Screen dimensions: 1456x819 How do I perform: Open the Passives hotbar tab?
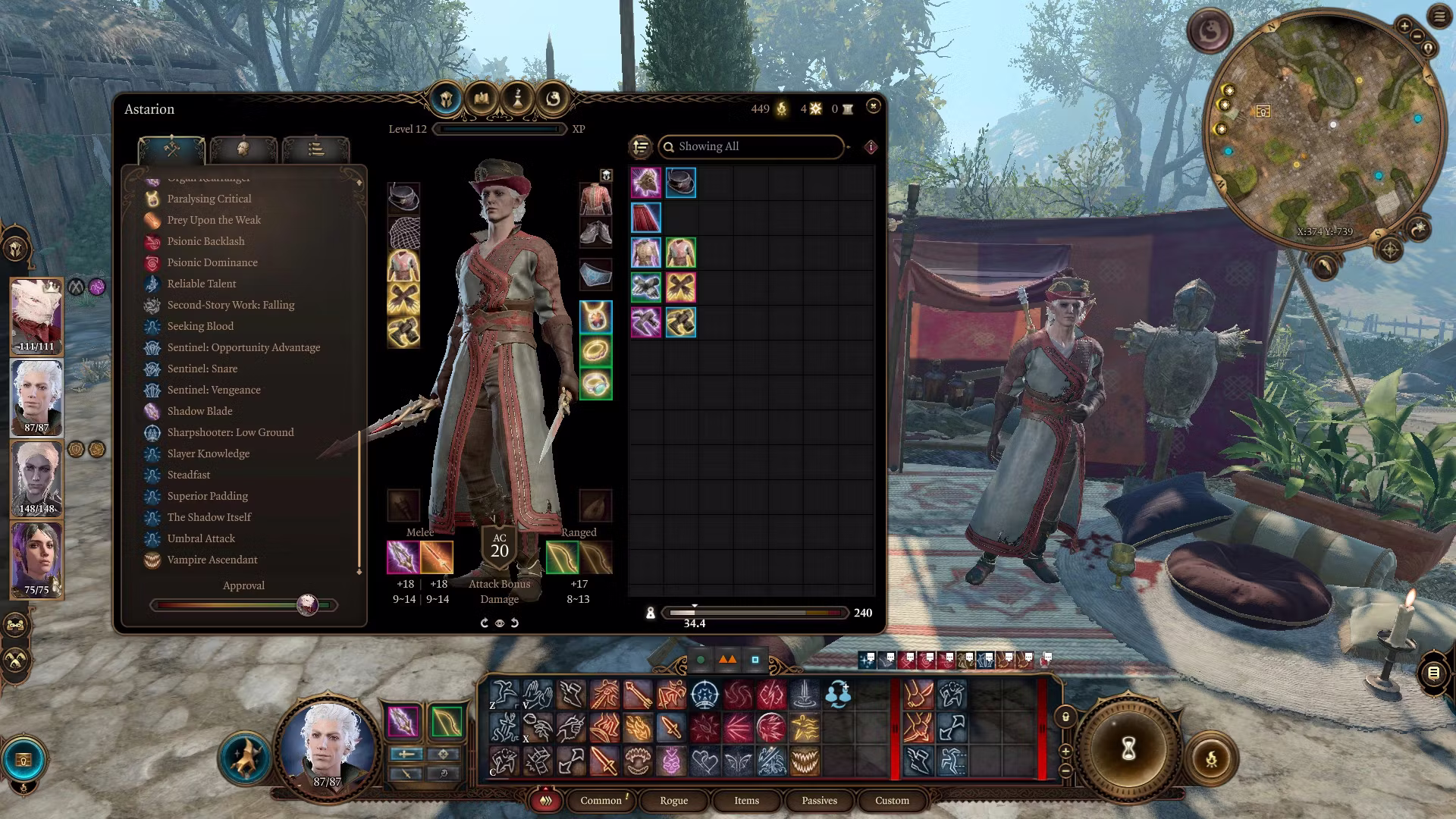pos(819,800)
